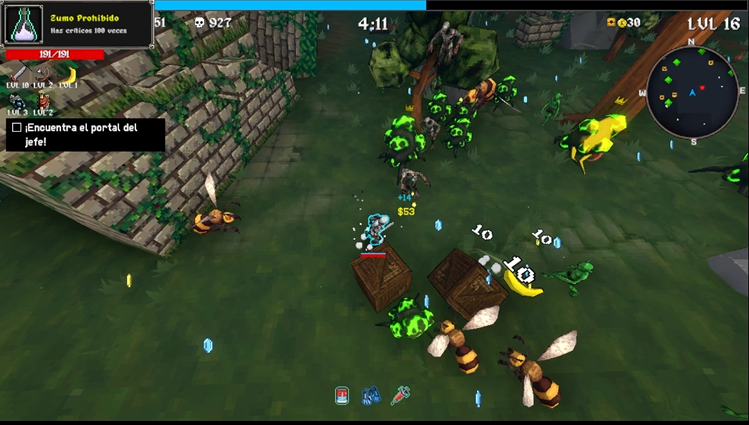
Task: Click the circular compass minimap
Action: 692,92
